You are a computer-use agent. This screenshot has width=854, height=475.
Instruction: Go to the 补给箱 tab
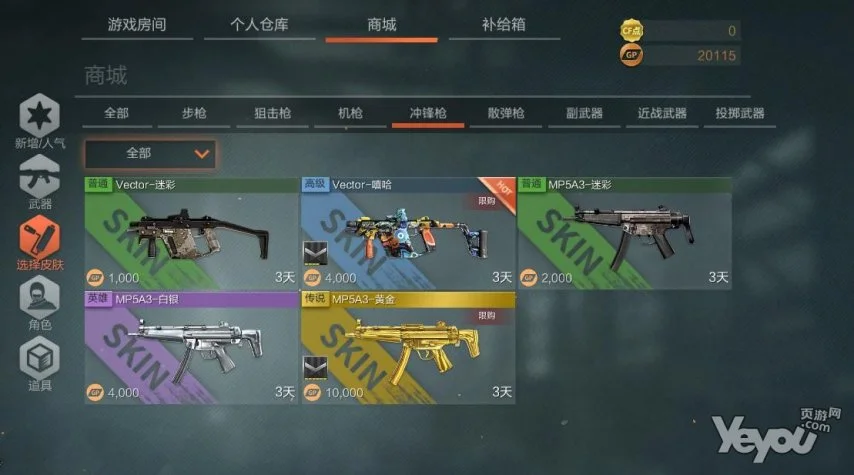tap(503, 26)
